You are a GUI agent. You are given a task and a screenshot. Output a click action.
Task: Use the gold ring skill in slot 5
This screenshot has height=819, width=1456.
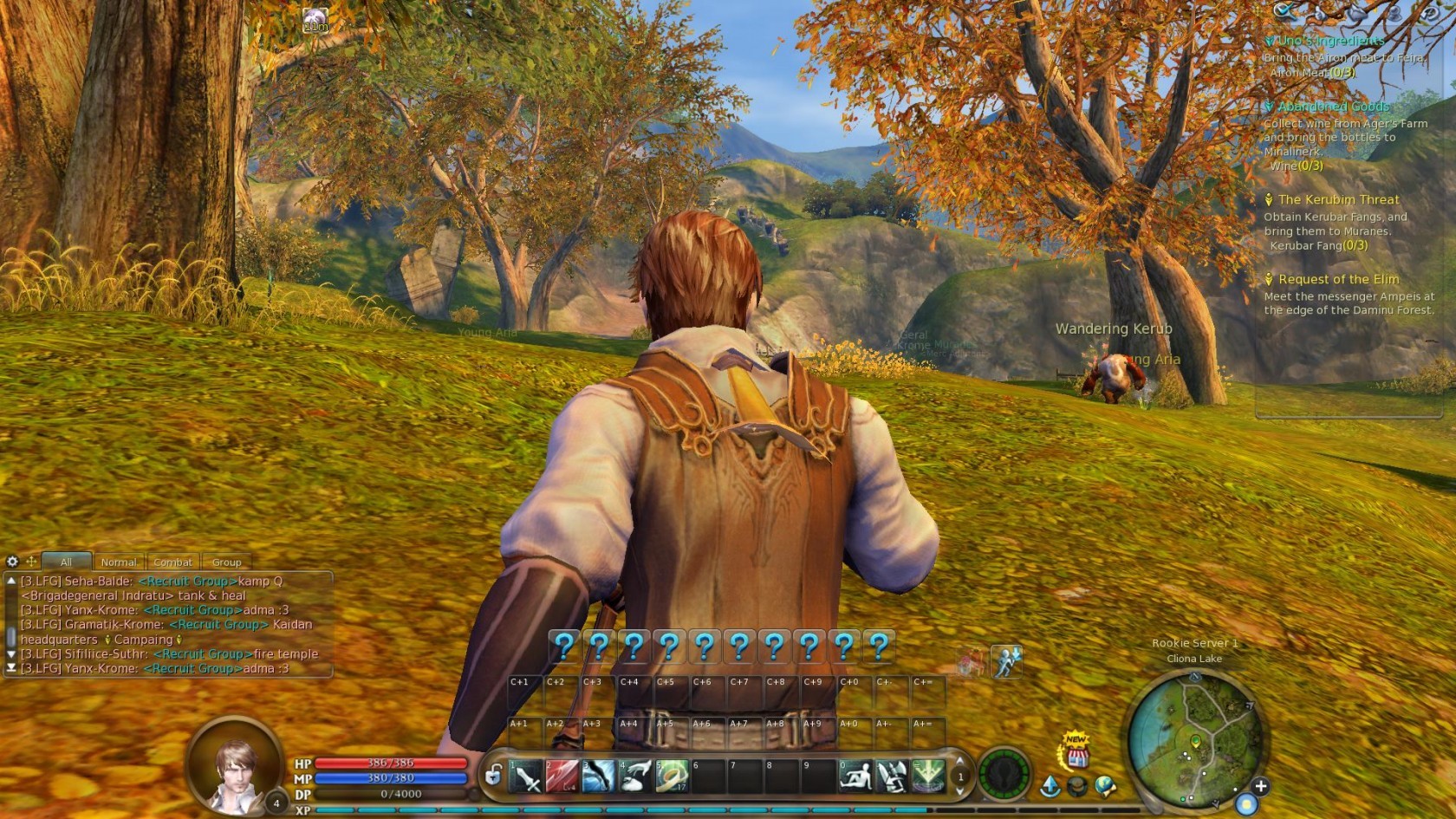coord(671,777)
